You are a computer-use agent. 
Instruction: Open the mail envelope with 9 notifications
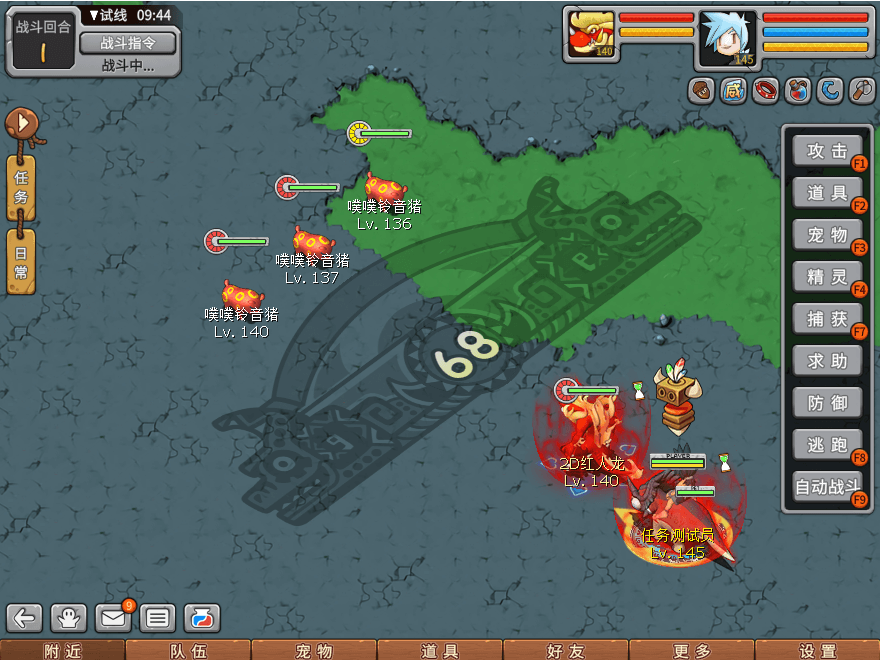[113, 618]
